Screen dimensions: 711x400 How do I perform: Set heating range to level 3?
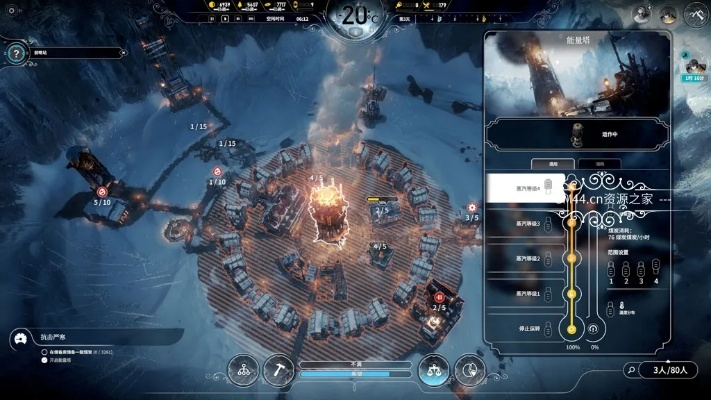(640, 269)
